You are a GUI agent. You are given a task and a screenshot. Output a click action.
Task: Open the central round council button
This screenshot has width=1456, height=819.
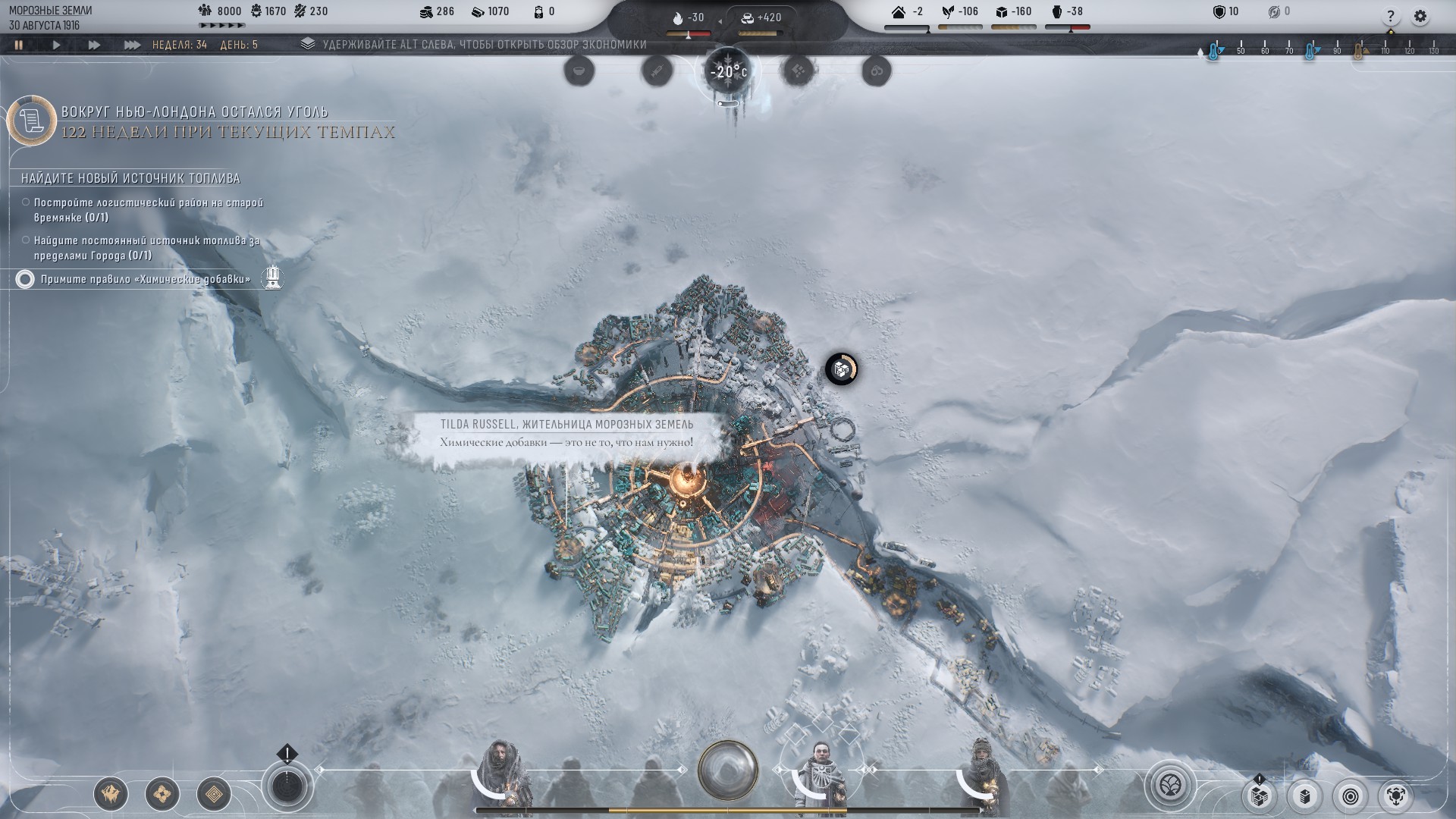728,770
